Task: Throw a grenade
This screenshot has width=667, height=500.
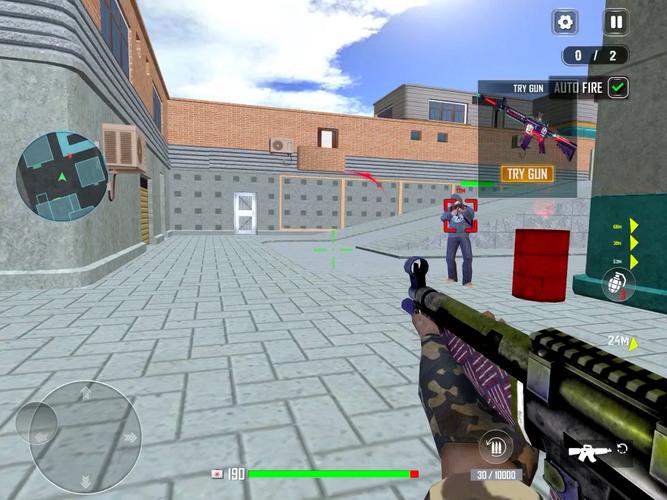Action: (618, 285)
